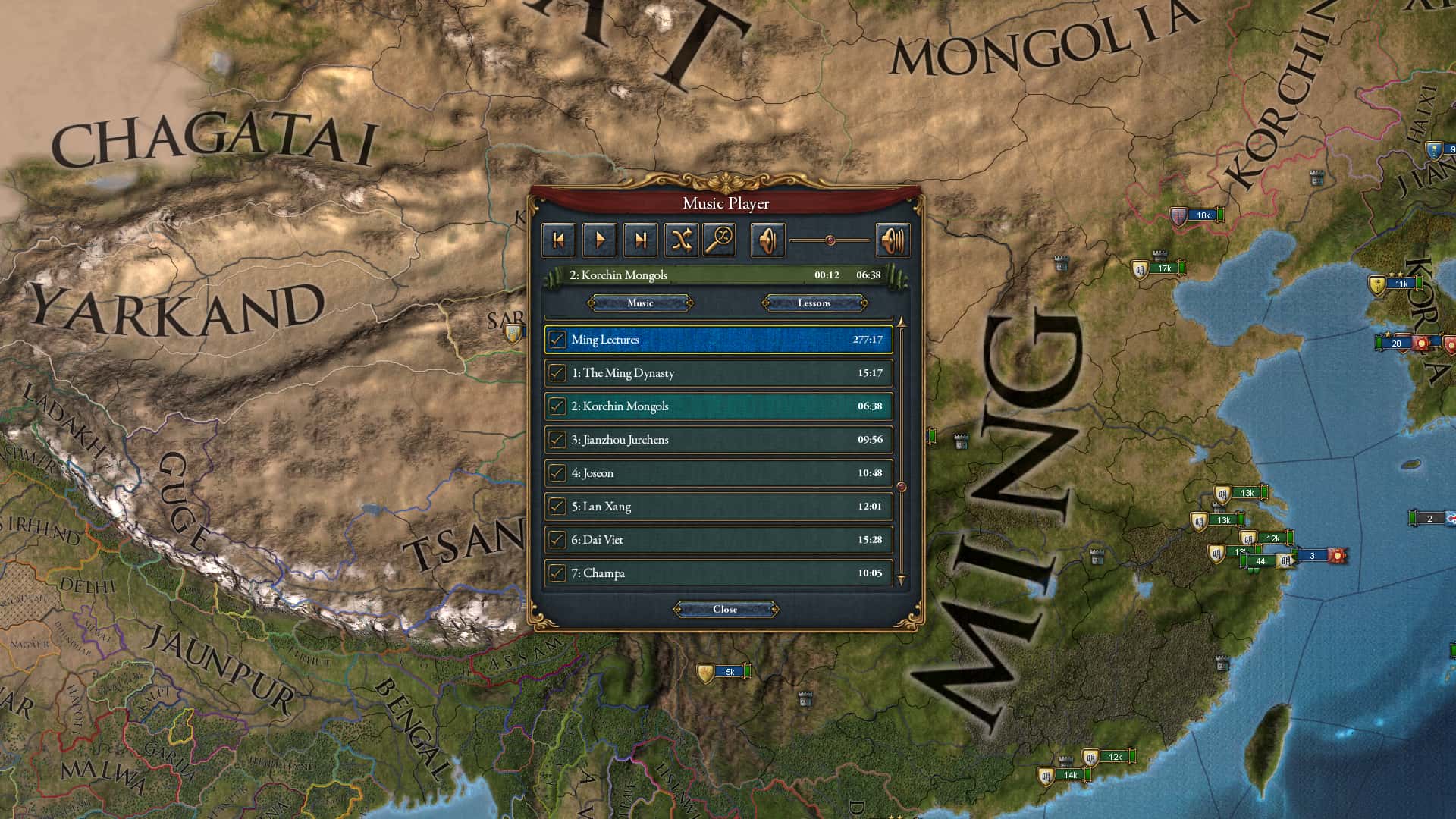Skip to next track with the next icon
The width and height of the screenshot is (1456, 819).
point(642,240)
